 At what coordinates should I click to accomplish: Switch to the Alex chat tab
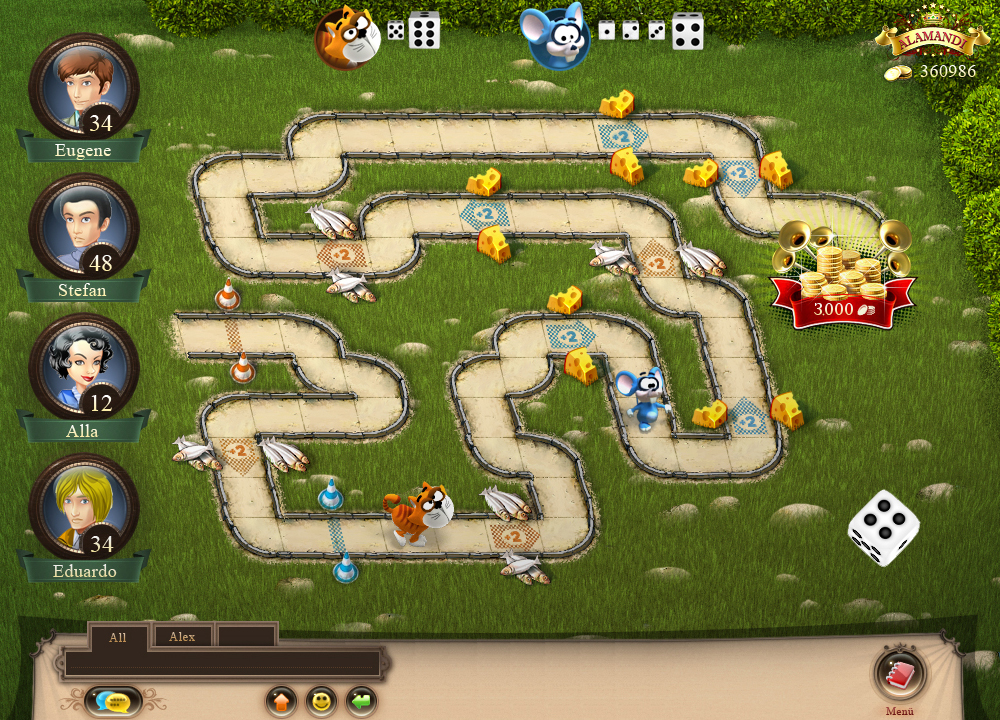(x=182, y=637)
